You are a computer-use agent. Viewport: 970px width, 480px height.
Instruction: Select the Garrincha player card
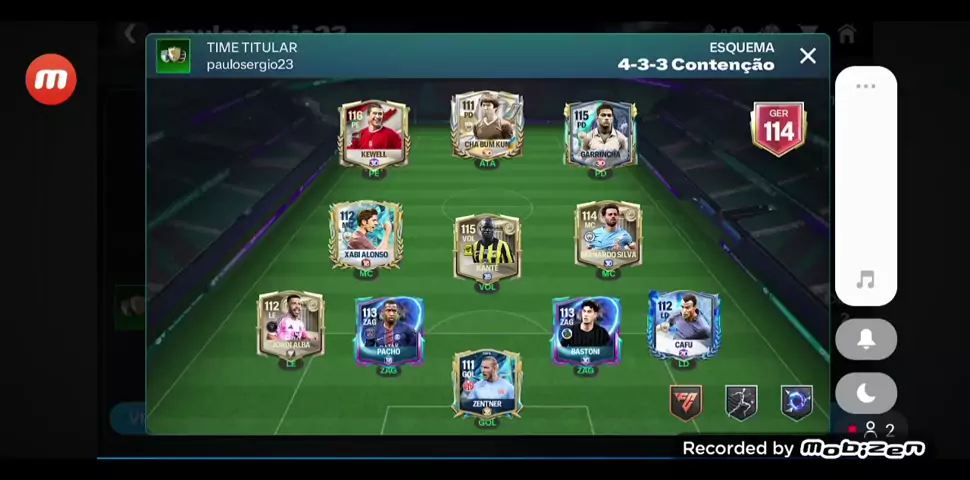600,134
